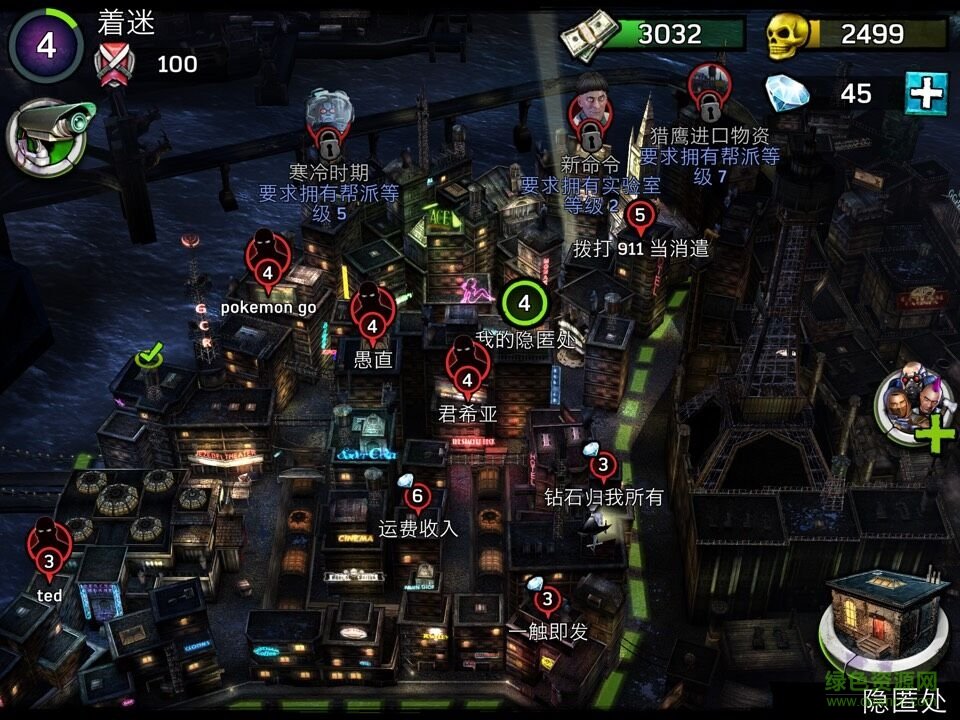Image resolution: width=960 pixels, height=720 pixels.
Task: Start the '一触即发' mission marker
Action: (546, 600)
